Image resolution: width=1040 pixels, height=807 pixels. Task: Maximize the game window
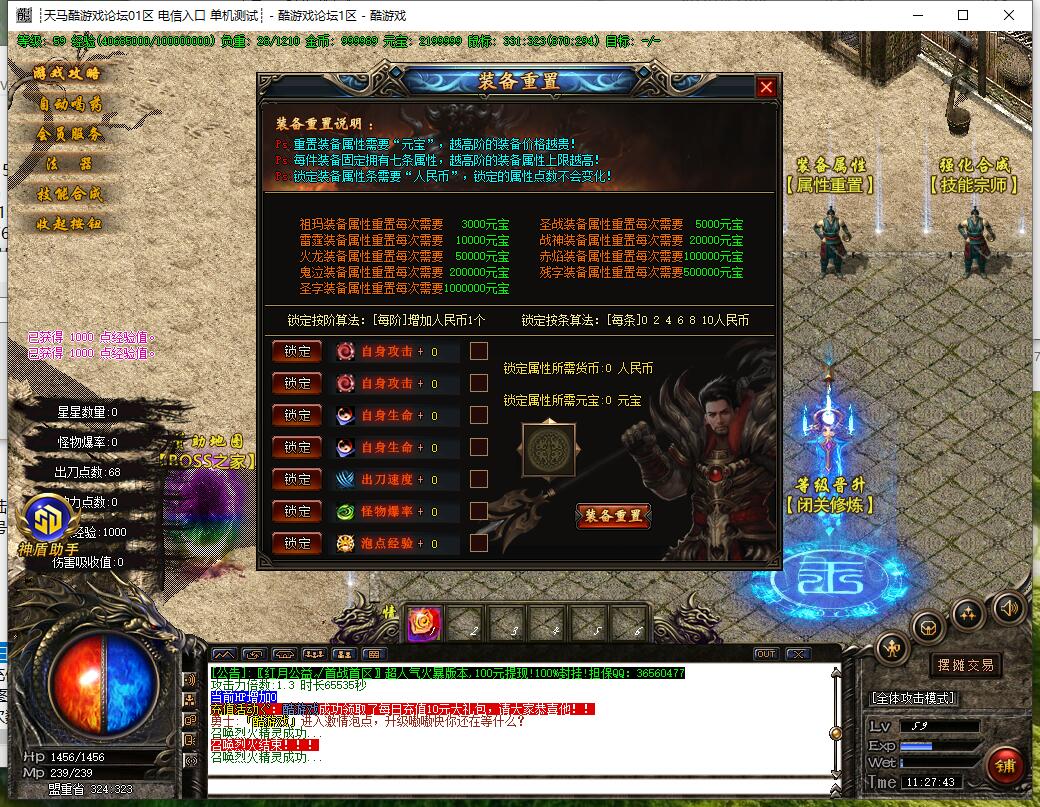963,15
